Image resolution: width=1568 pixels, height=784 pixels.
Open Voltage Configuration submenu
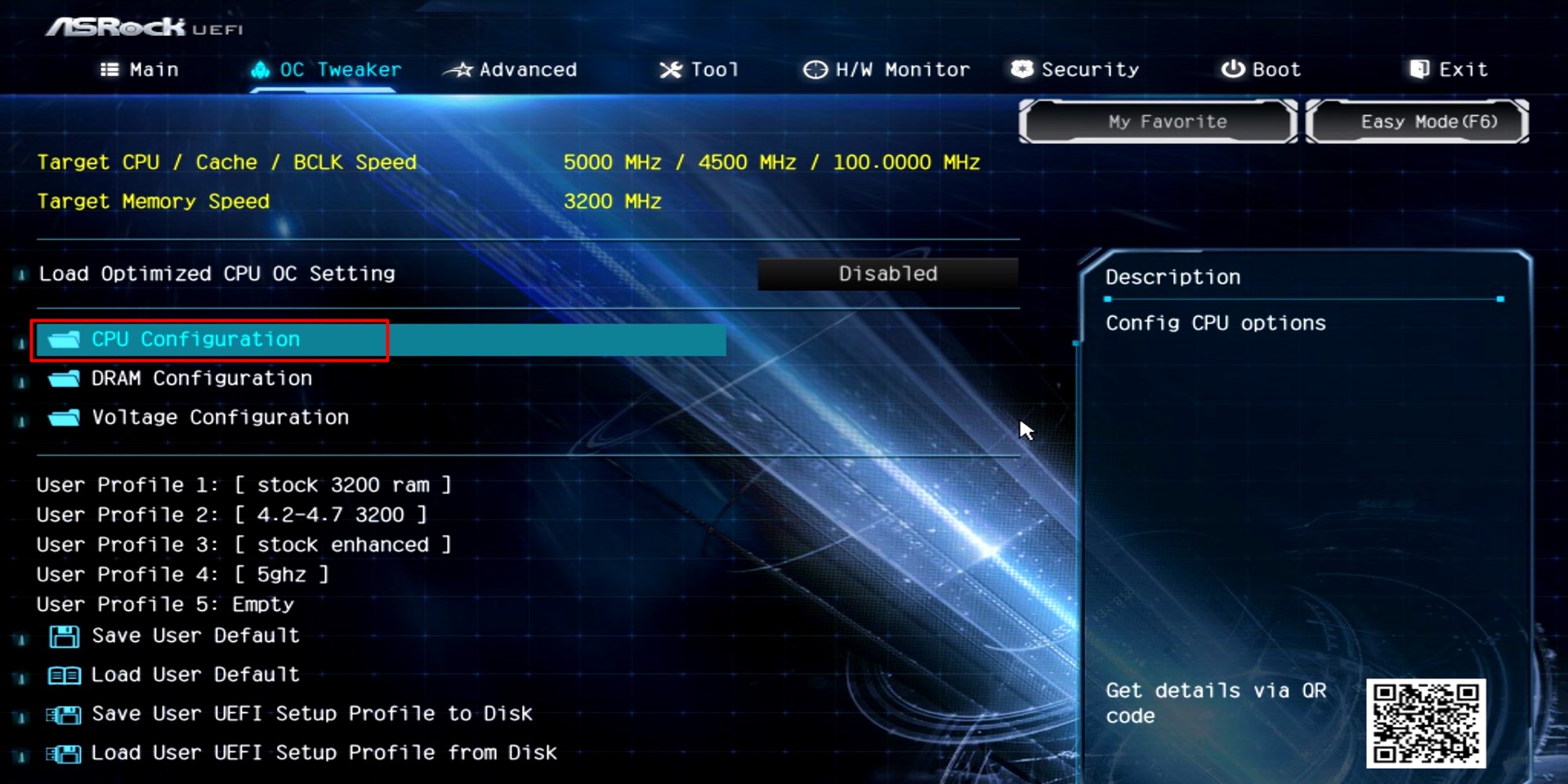(x=220, y=418)
